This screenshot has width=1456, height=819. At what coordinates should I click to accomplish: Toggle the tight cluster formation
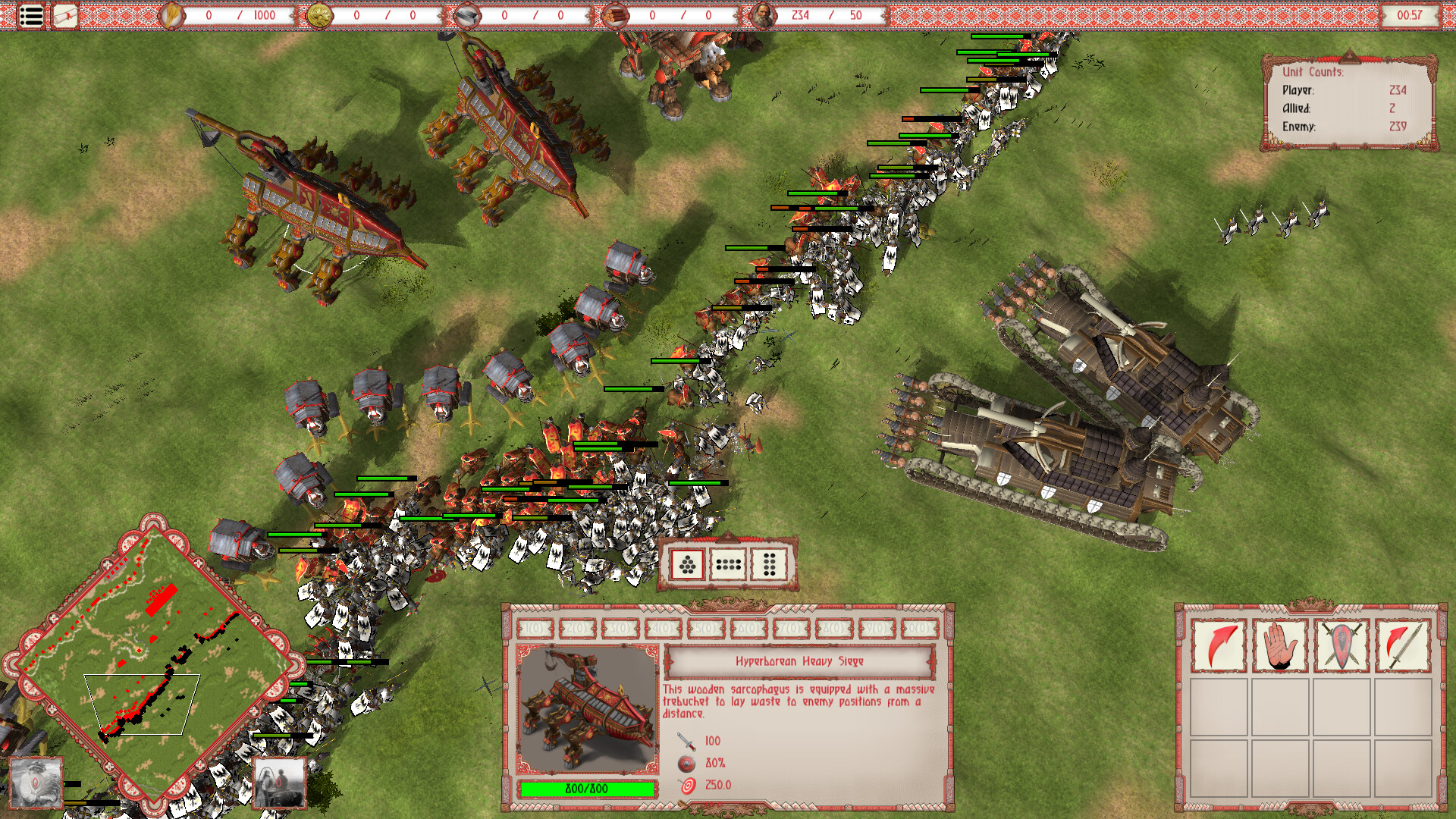688,565
